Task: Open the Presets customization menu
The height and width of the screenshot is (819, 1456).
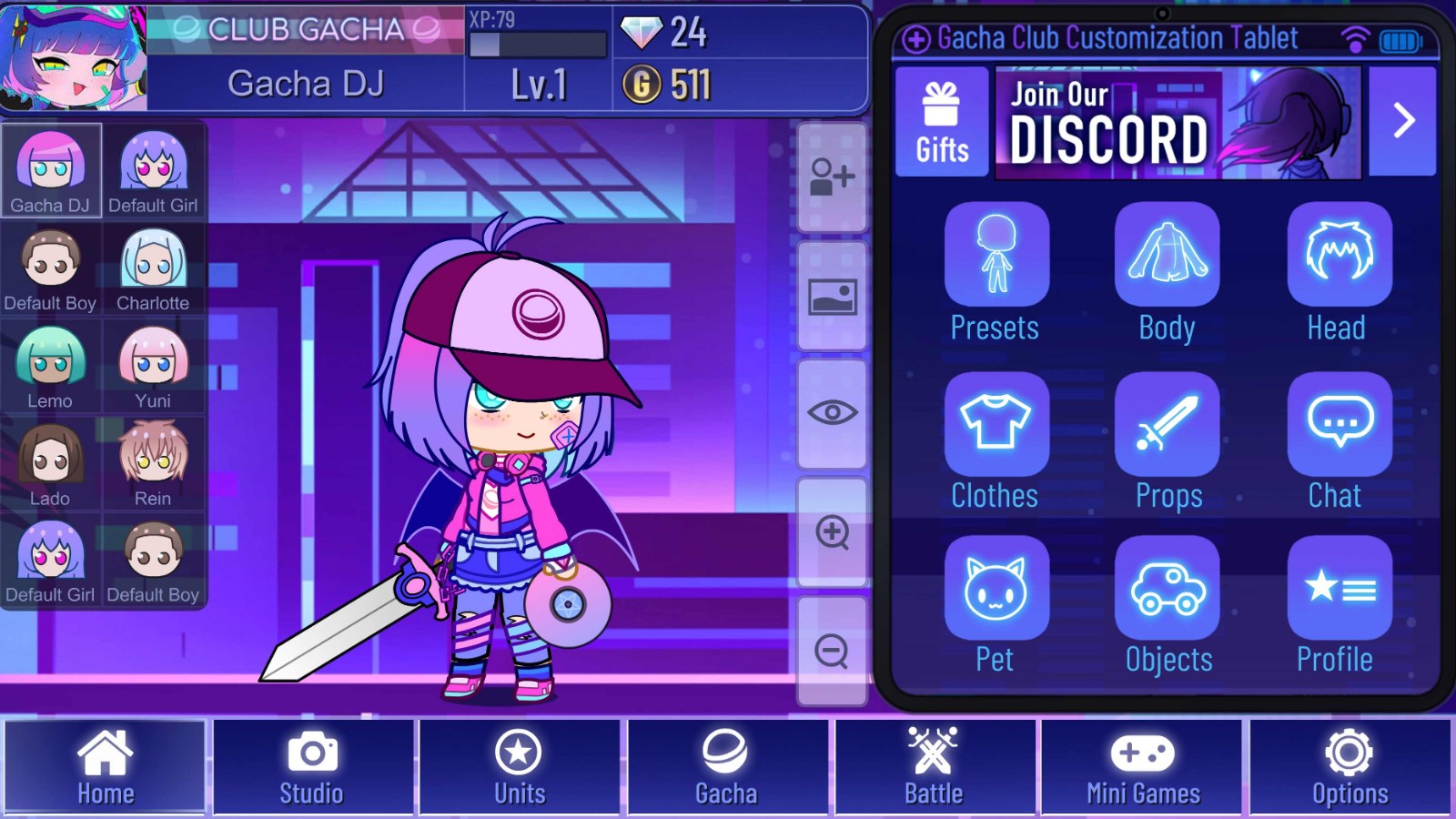Action: [x=995, y=255]
